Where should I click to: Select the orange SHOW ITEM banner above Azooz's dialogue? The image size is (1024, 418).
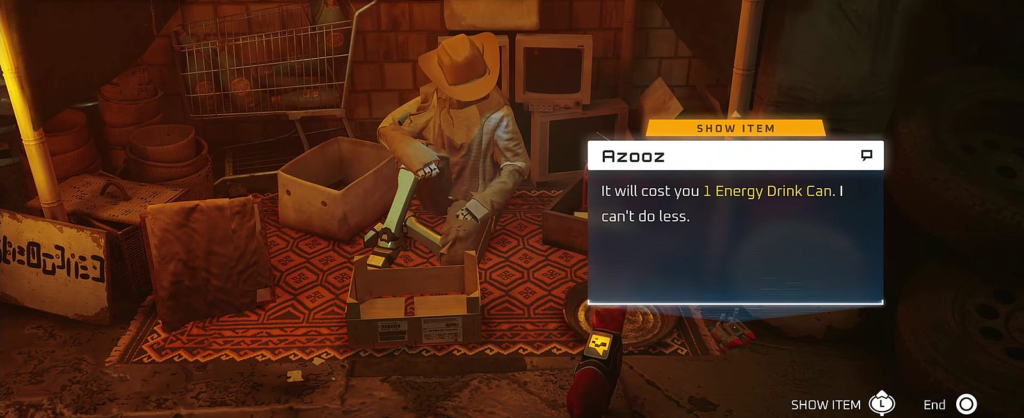pos(735,128)
